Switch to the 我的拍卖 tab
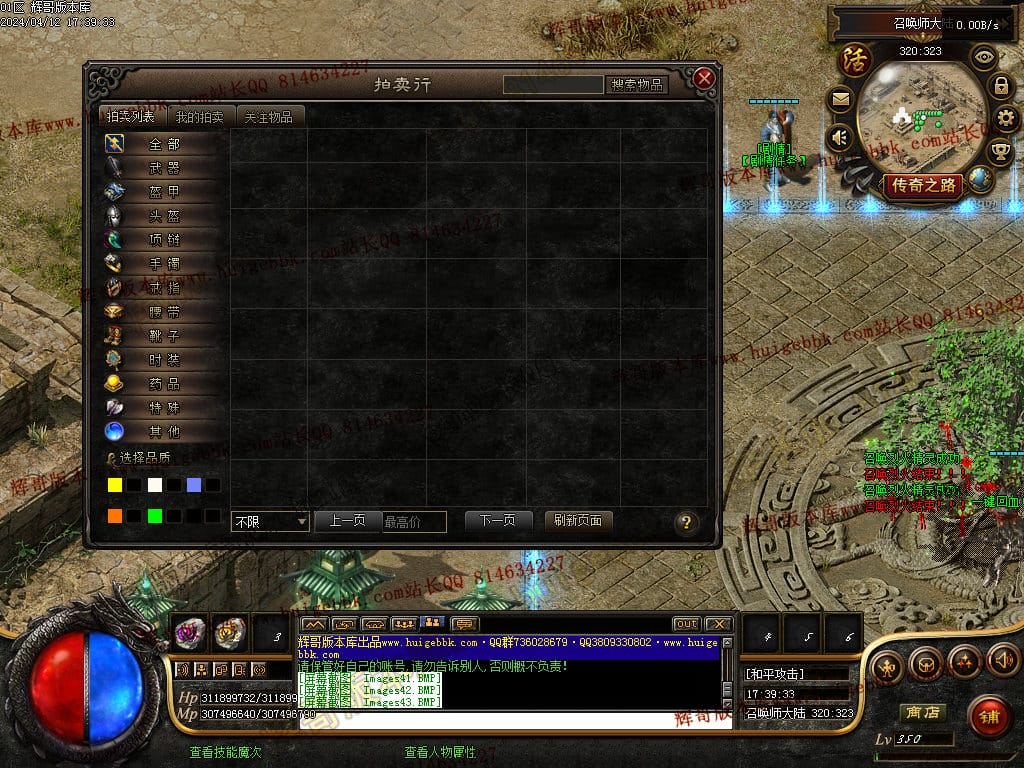Image resolution: width=1024 pixels, height=768 pixels. (x=200, y=117)
